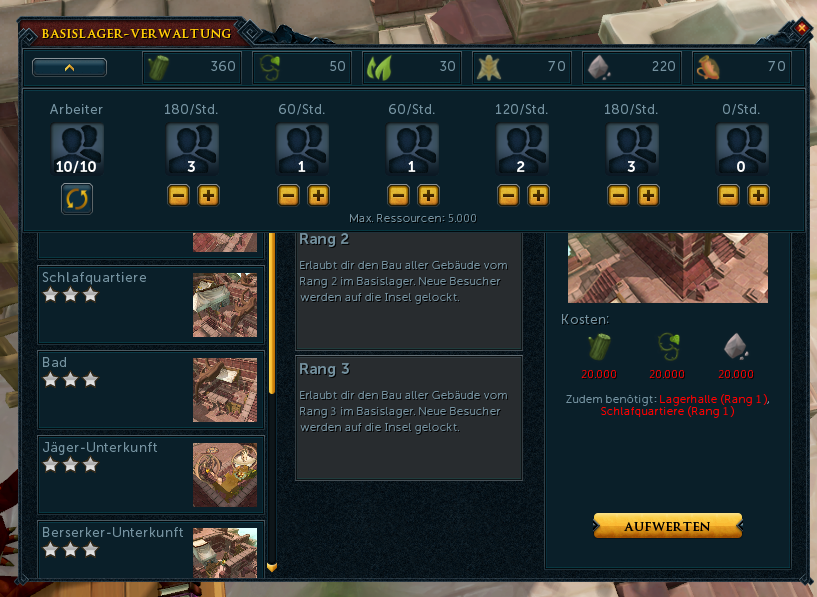The image size is (817, 597).
Task: Reset worker assignments with the circular arrows button
Action: pyautogui.click(x=77, y=198)
